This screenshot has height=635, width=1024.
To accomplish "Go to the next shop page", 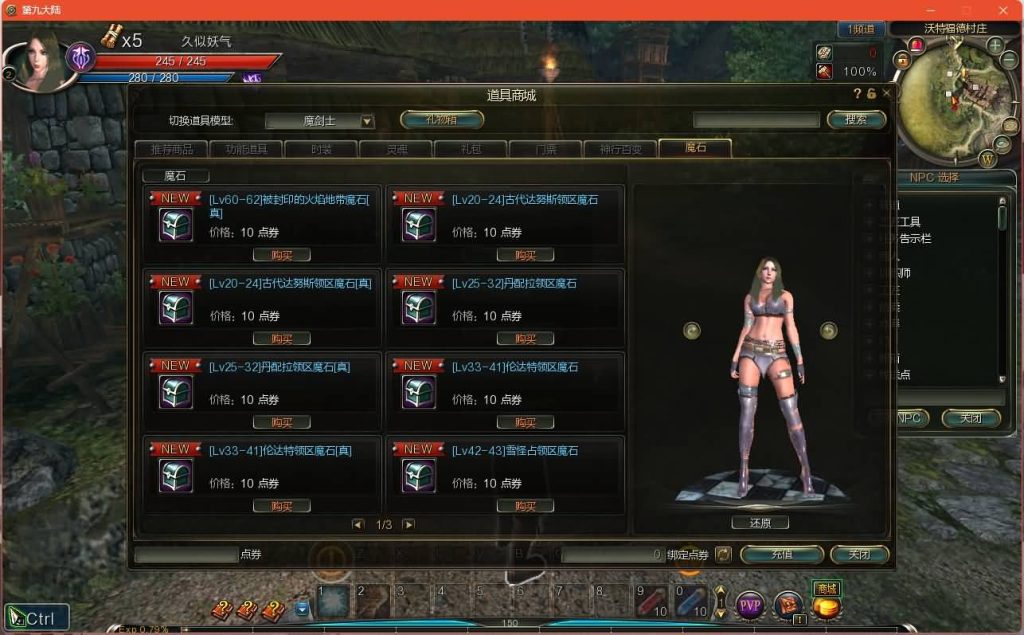I will tap(408, 524).
